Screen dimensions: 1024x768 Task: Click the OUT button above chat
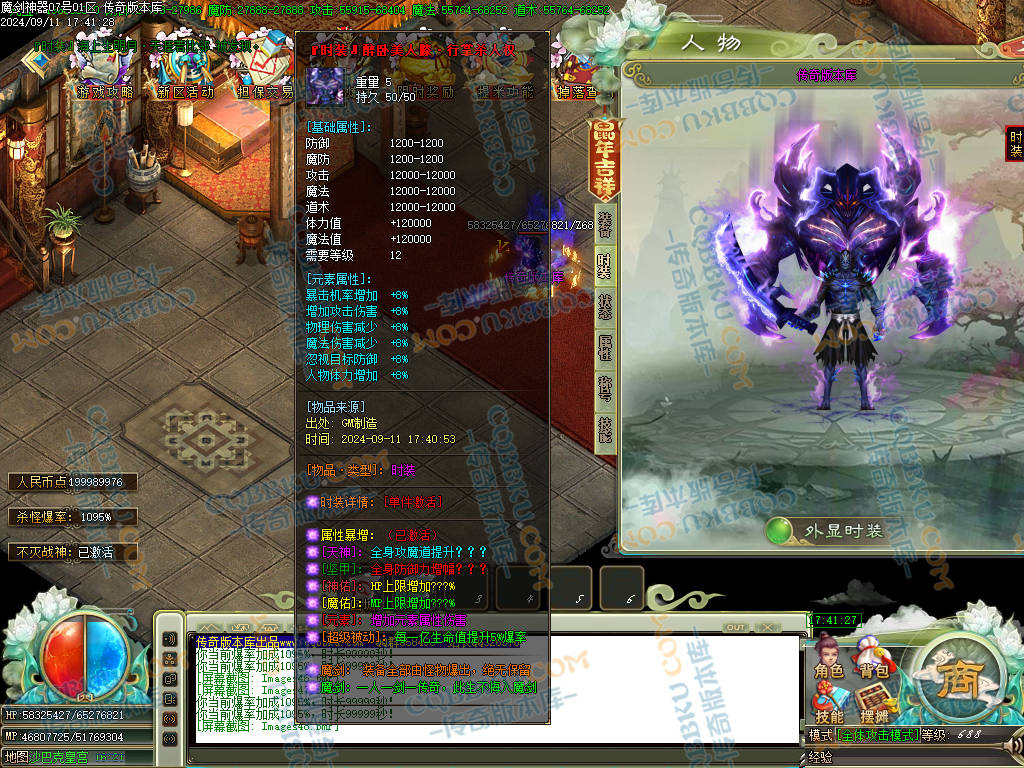tap(735, 627)
